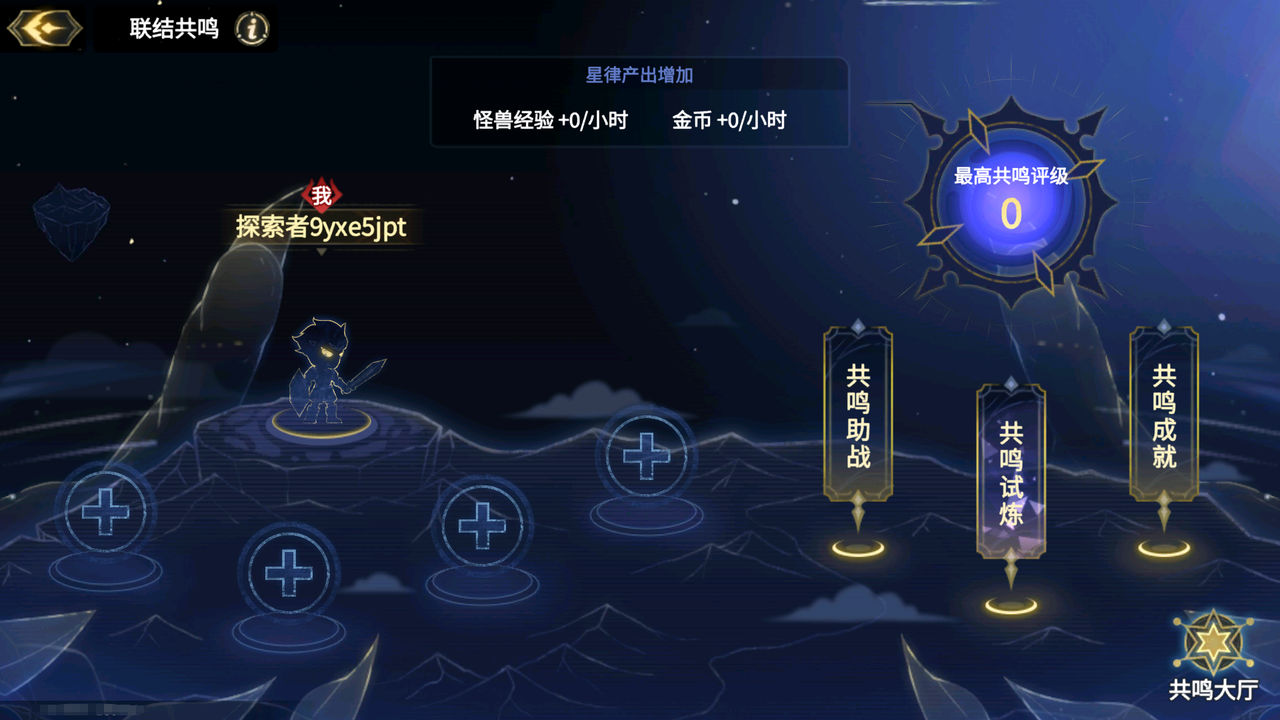Tap the info icon beside 联结共鸣

(251, 28)
